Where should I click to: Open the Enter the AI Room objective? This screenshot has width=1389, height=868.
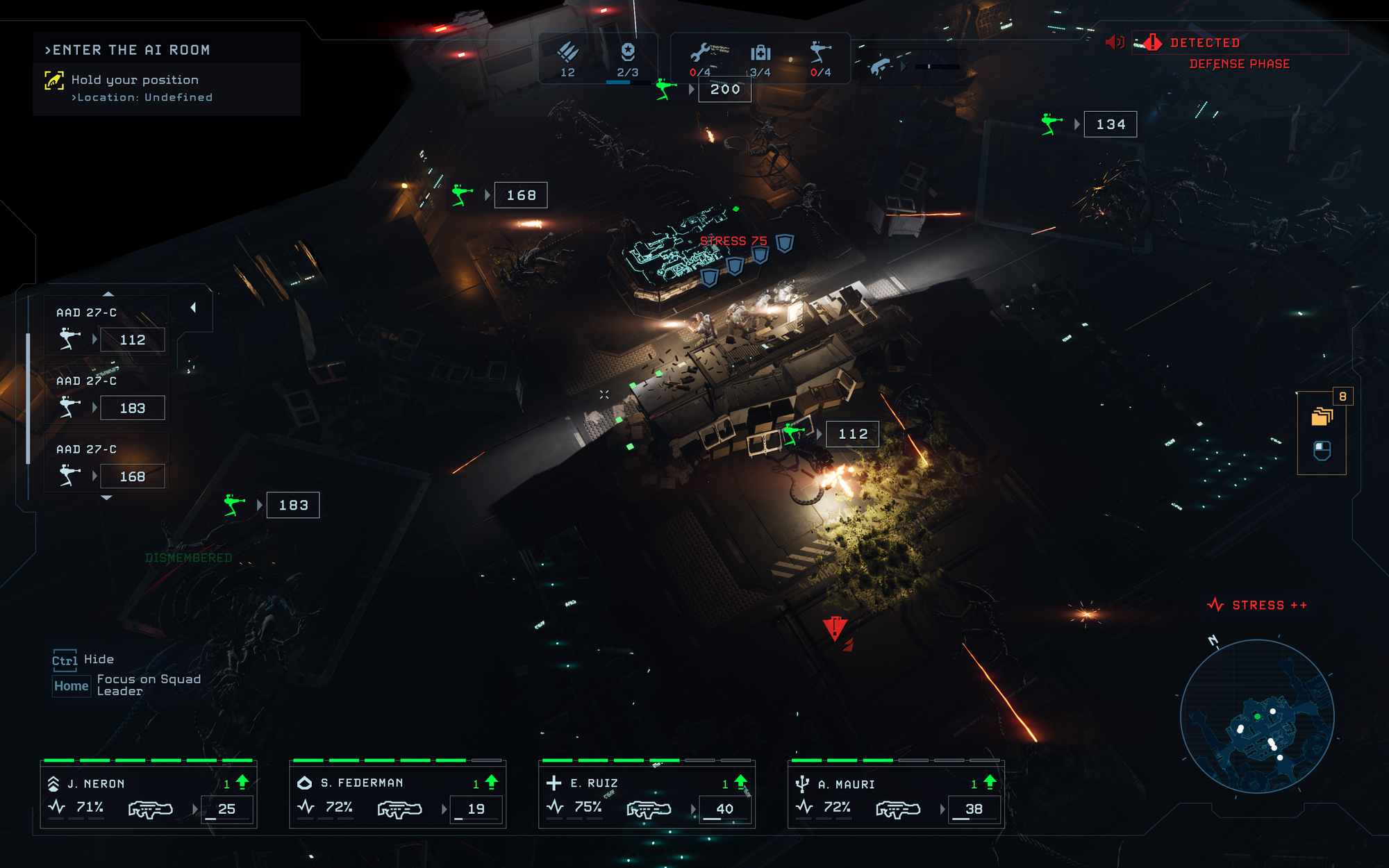tap(127, 50)
